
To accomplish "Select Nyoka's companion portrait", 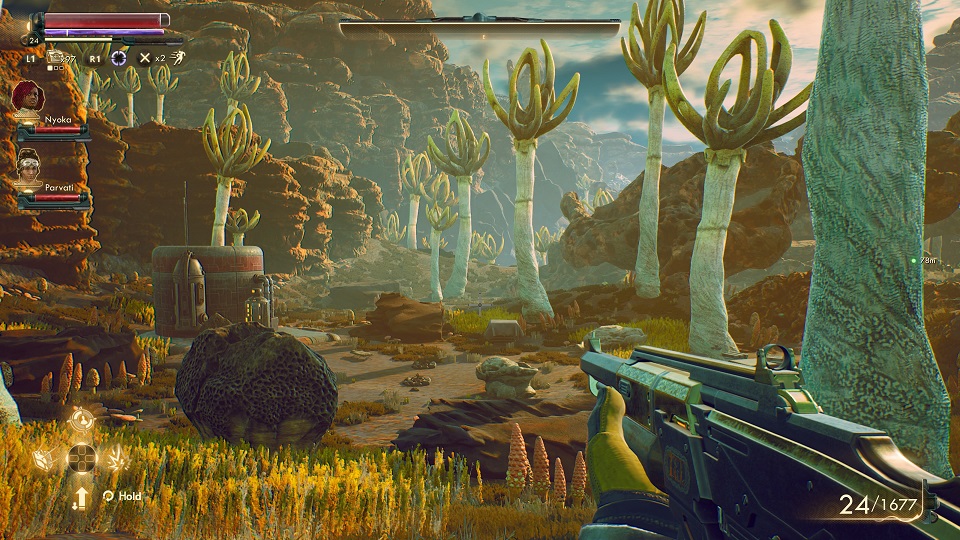I will 29,97.
